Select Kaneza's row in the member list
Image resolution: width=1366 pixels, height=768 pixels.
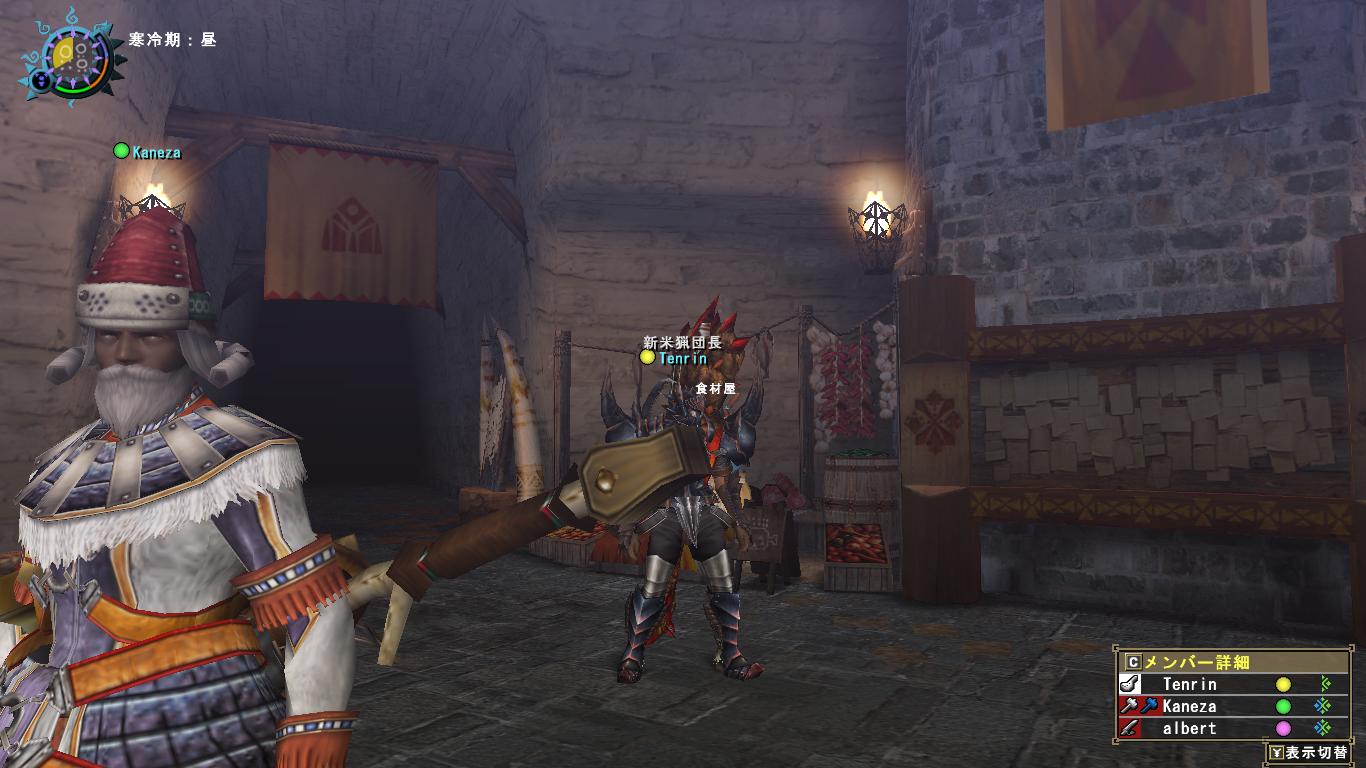pyautogui.click(x=1190, y=707)
